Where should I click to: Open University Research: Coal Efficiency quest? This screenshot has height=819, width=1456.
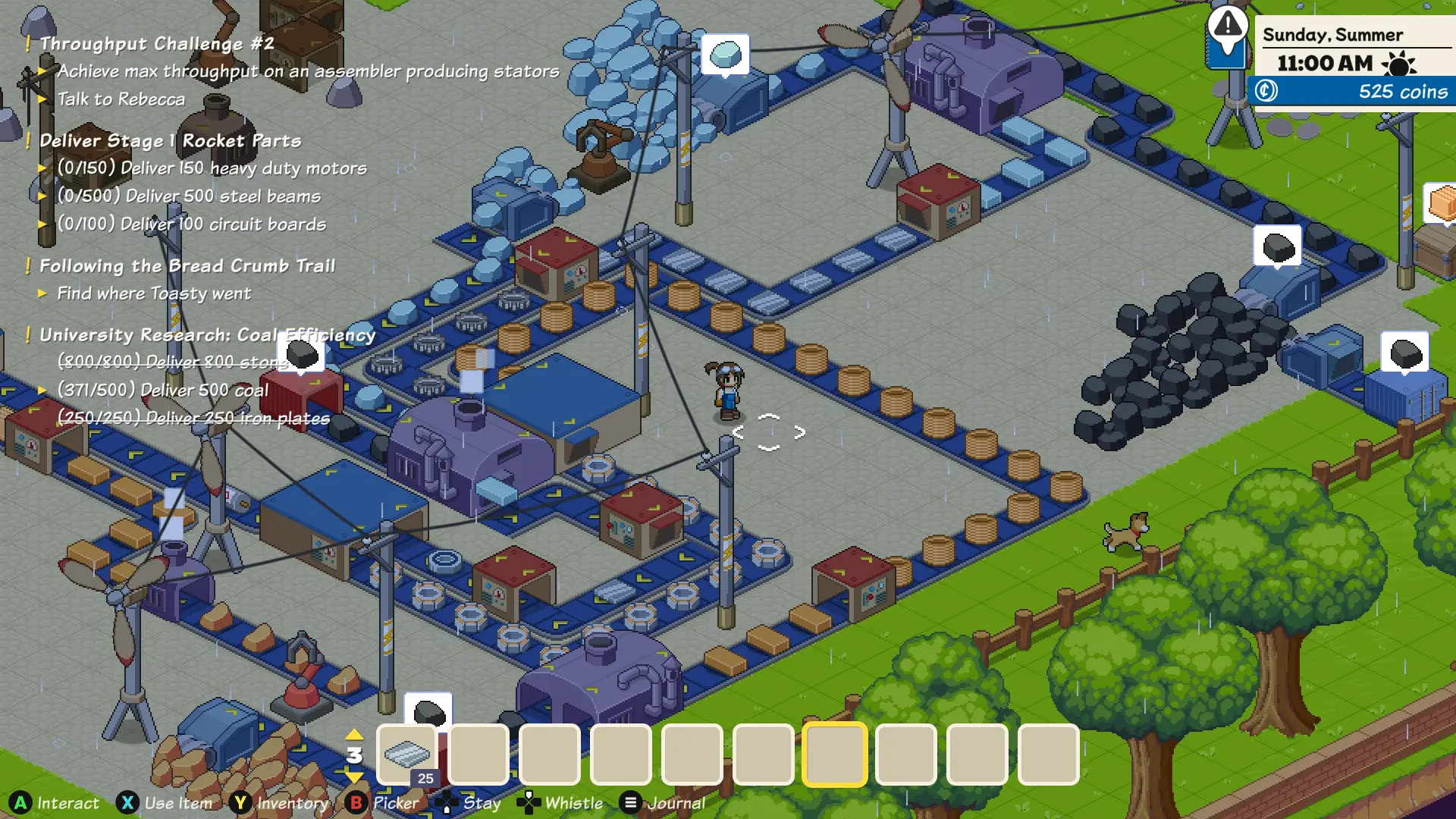(207, 335)
